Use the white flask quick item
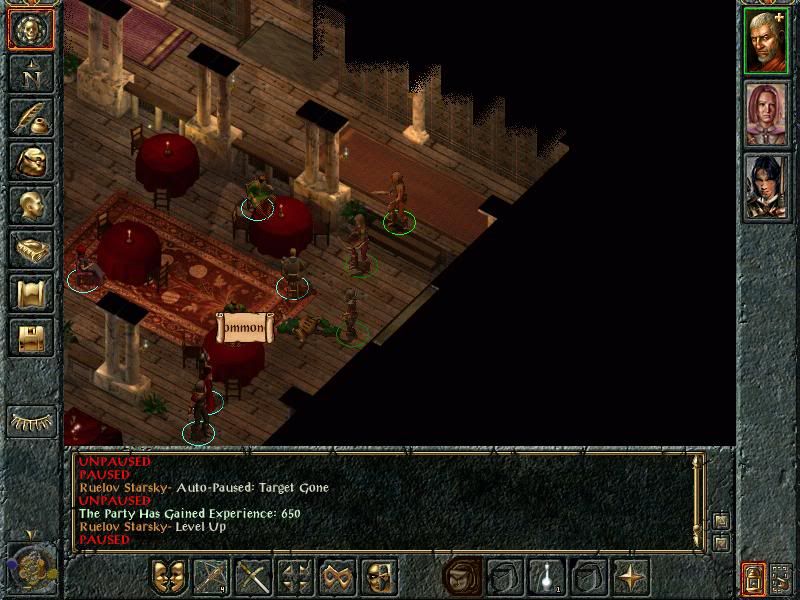800x600 pixels. pyautogui.click(x=547, y=577)
